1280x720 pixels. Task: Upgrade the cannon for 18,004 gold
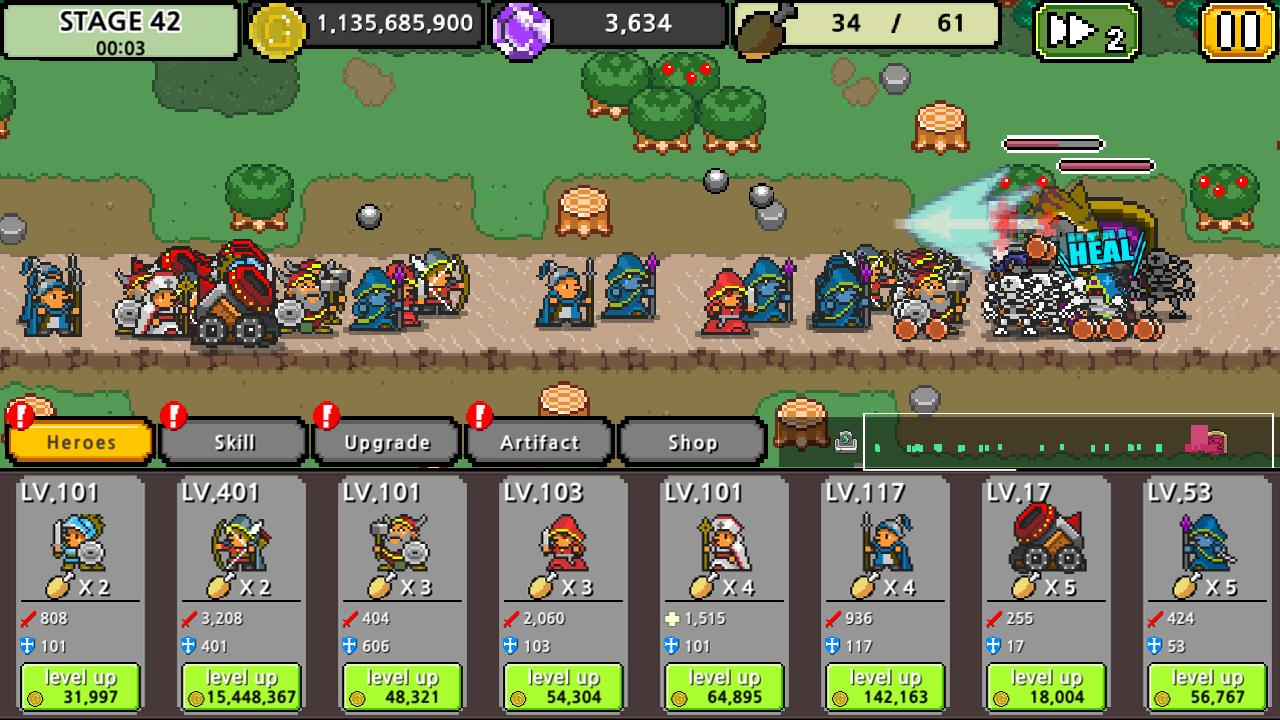[1046, 687]
